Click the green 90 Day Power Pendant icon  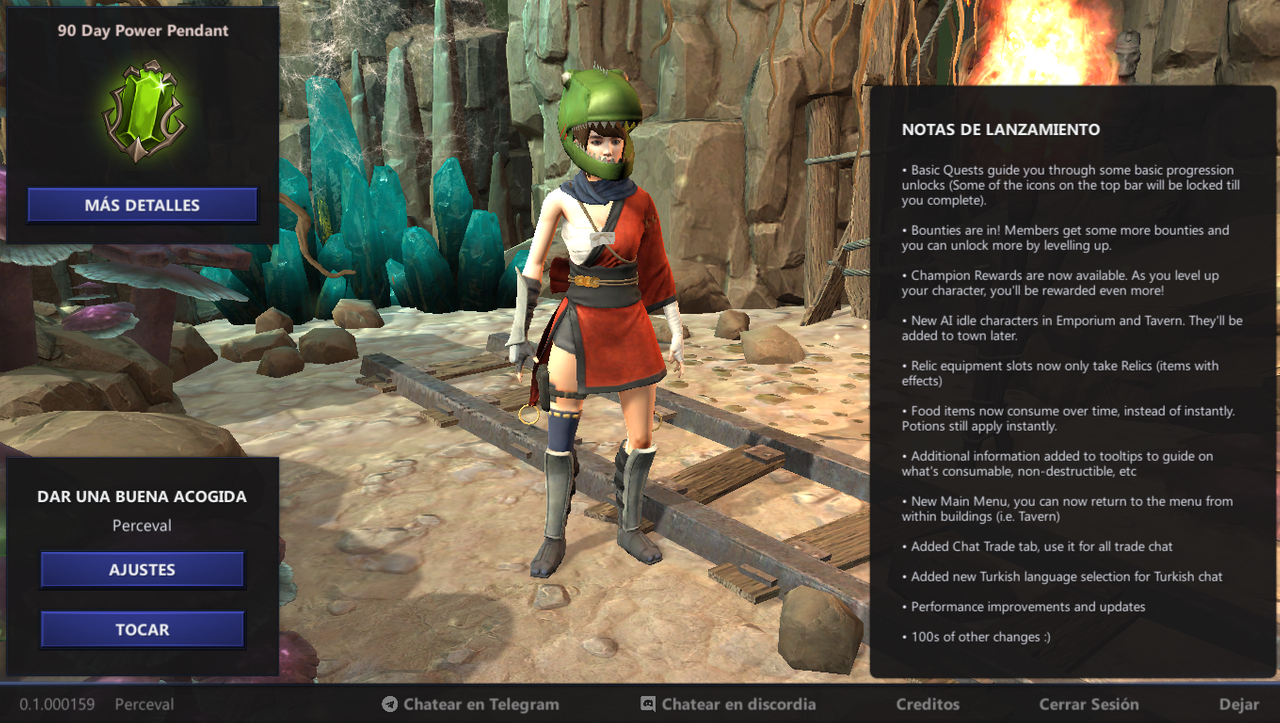pos(144,111)
